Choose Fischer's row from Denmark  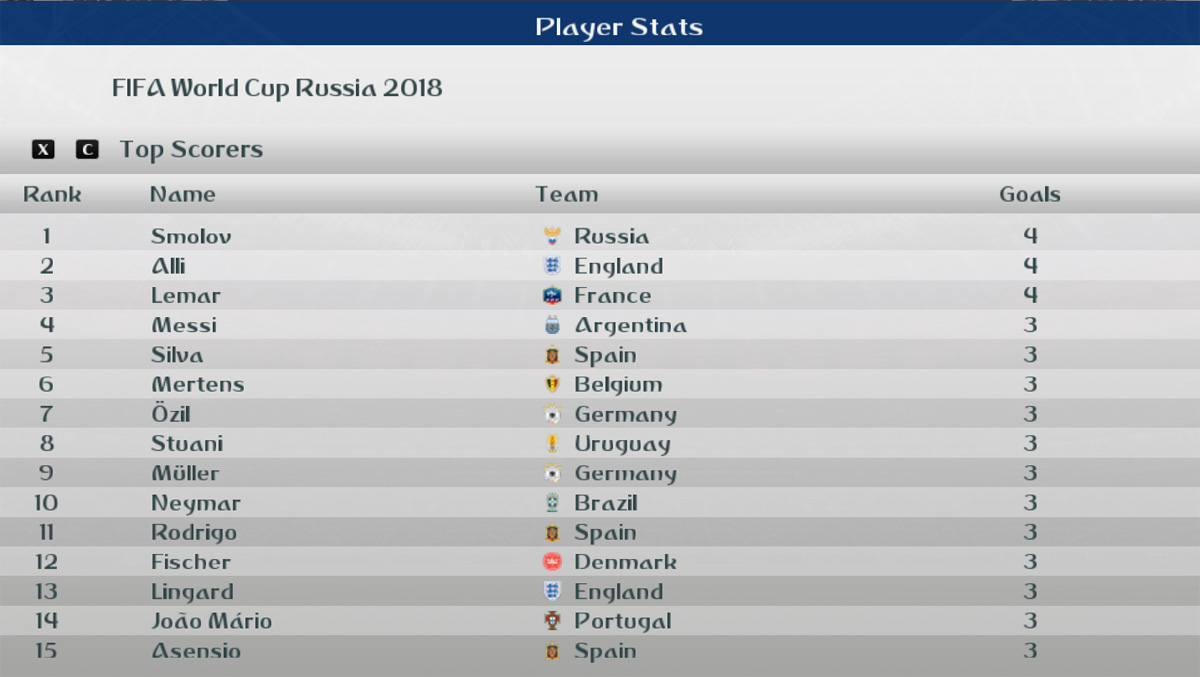191,562
